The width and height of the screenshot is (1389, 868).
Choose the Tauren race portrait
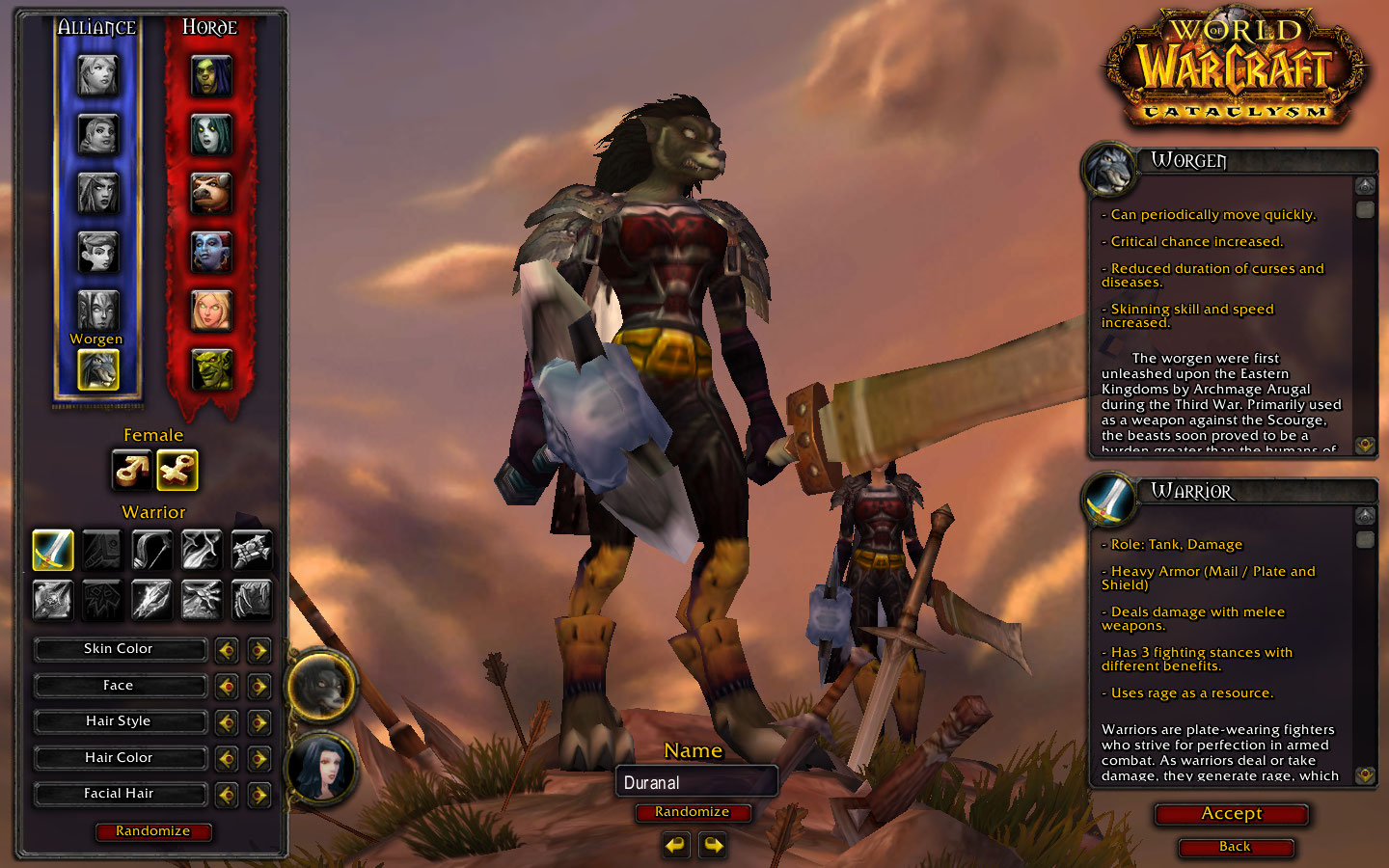pyautogui.click(x=211, y=194)
